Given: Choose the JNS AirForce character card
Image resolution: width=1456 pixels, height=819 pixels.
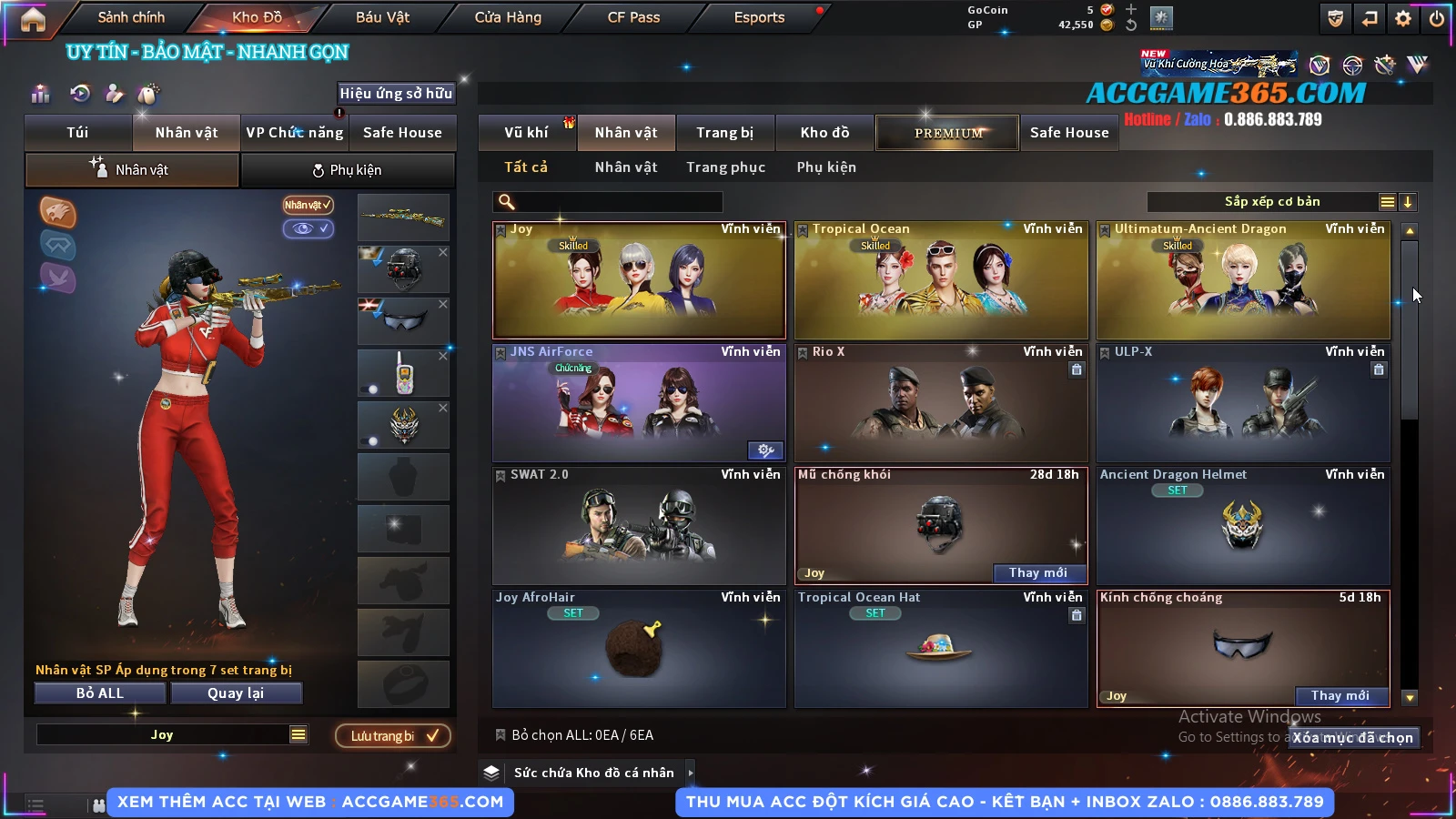Looking at the screenshot, I should [x=639, y=403].
